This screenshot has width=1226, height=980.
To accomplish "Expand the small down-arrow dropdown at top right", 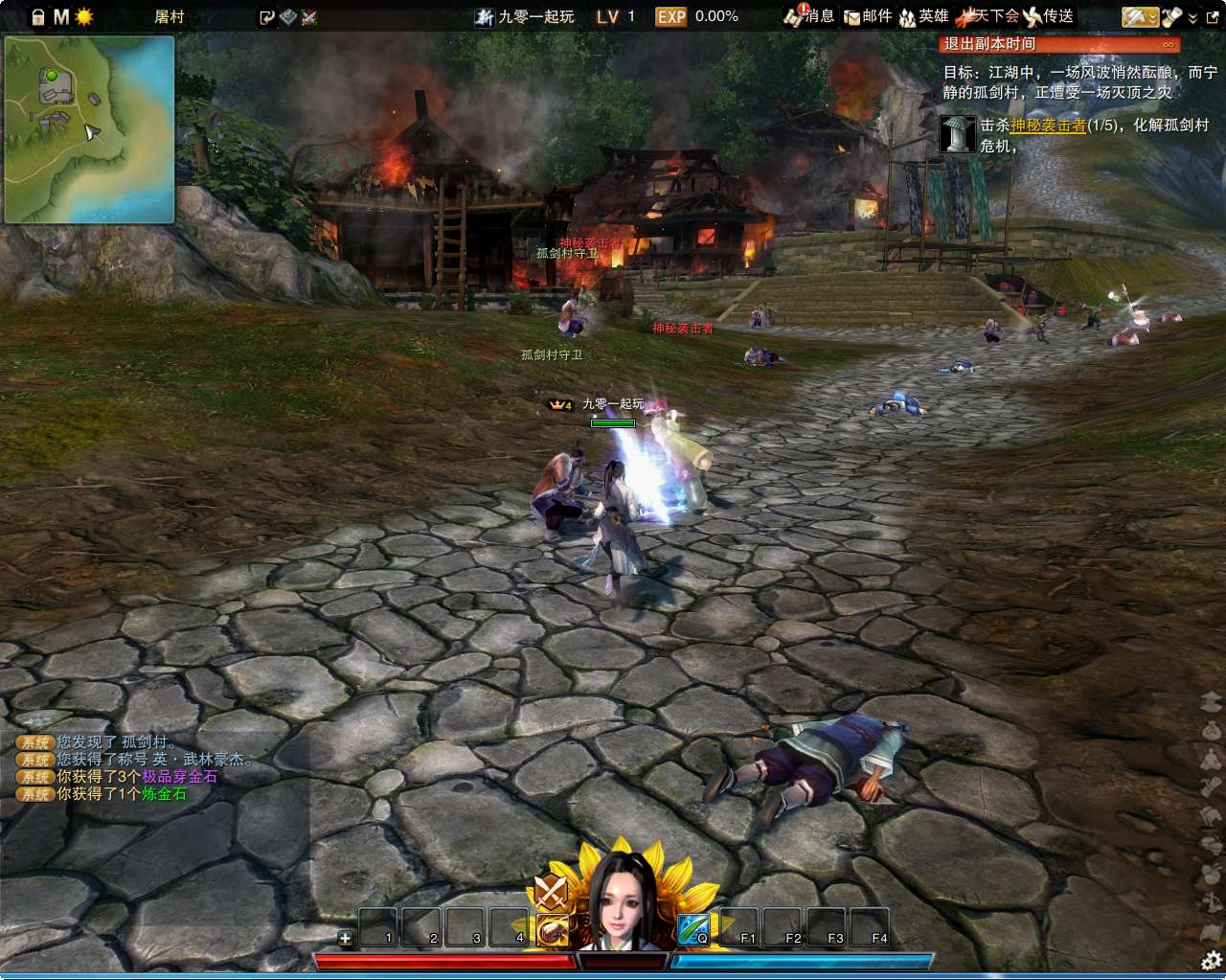I will pos(1192,17).
